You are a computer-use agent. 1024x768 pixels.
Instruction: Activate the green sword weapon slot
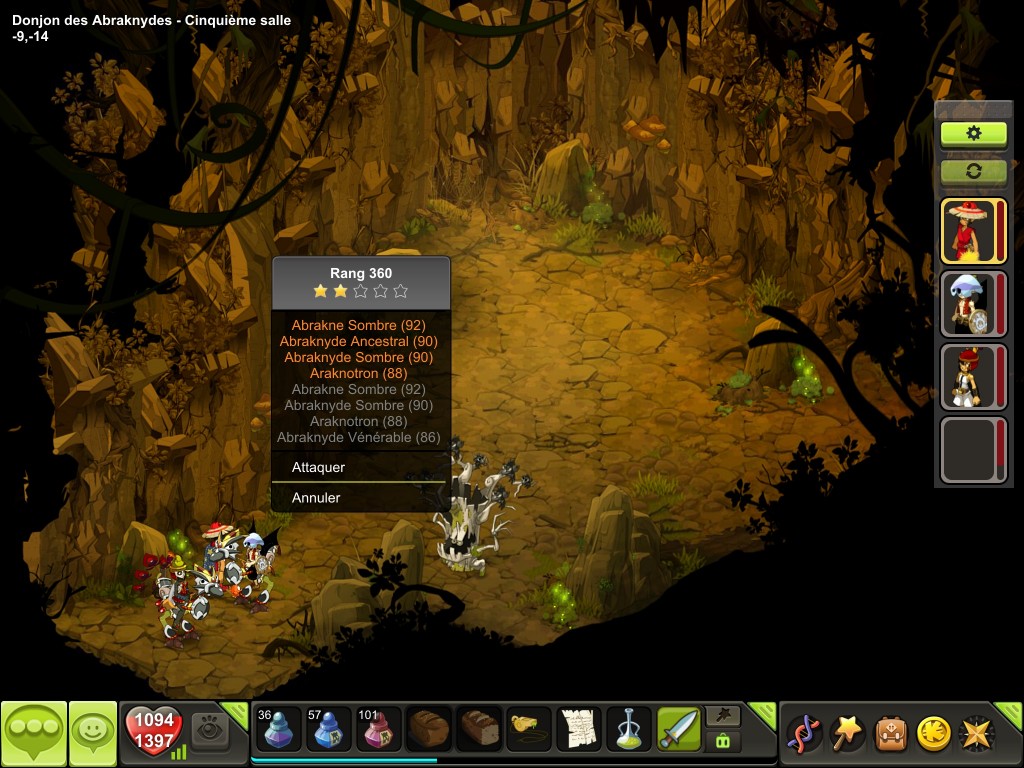[x=679, y=729]
